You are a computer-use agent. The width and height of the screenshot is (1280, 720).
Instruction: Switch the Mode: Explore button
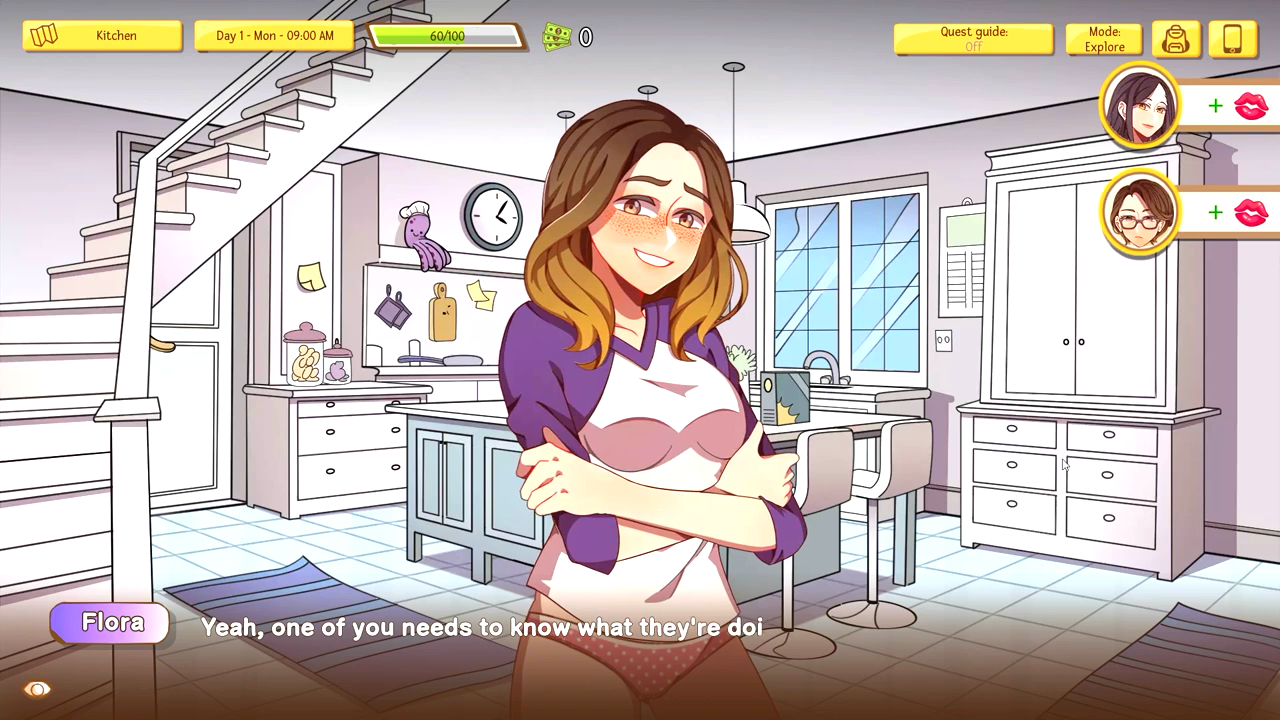1104,39
